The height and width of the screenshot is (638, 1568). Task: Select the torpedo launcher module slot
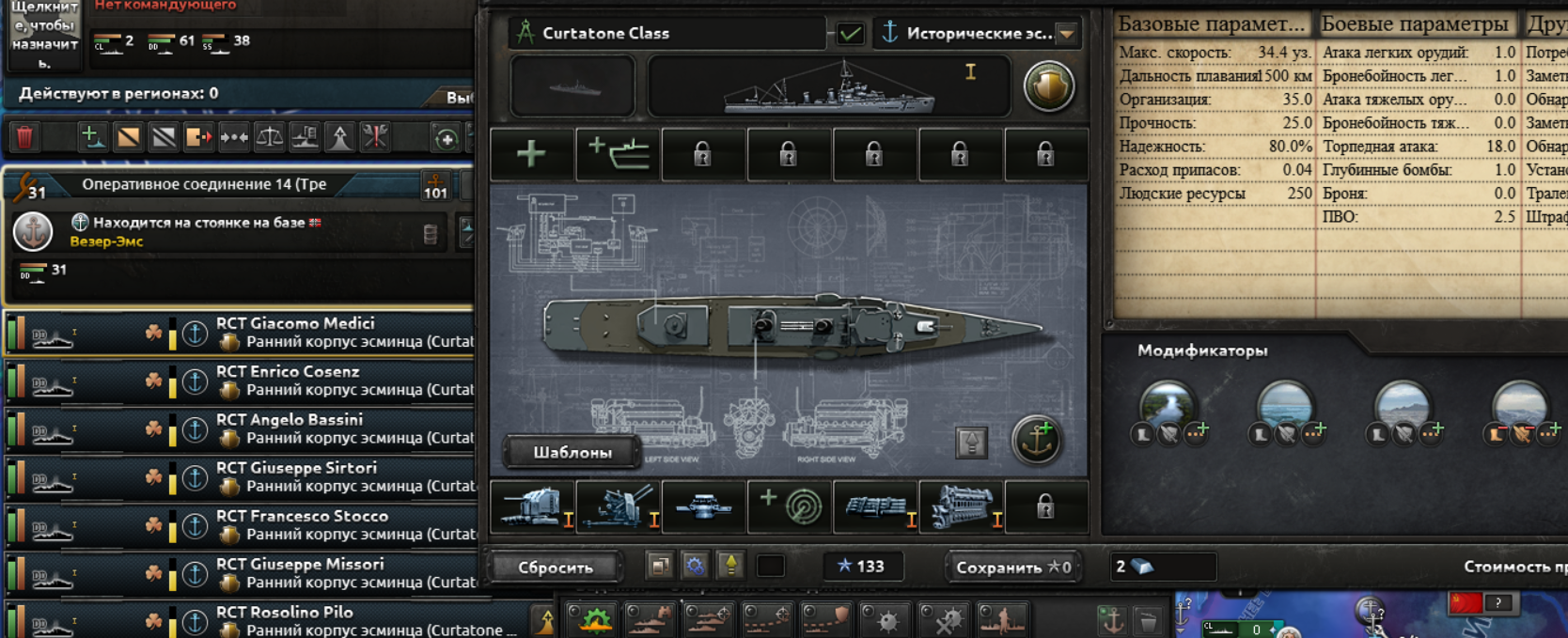click(704, 506)
